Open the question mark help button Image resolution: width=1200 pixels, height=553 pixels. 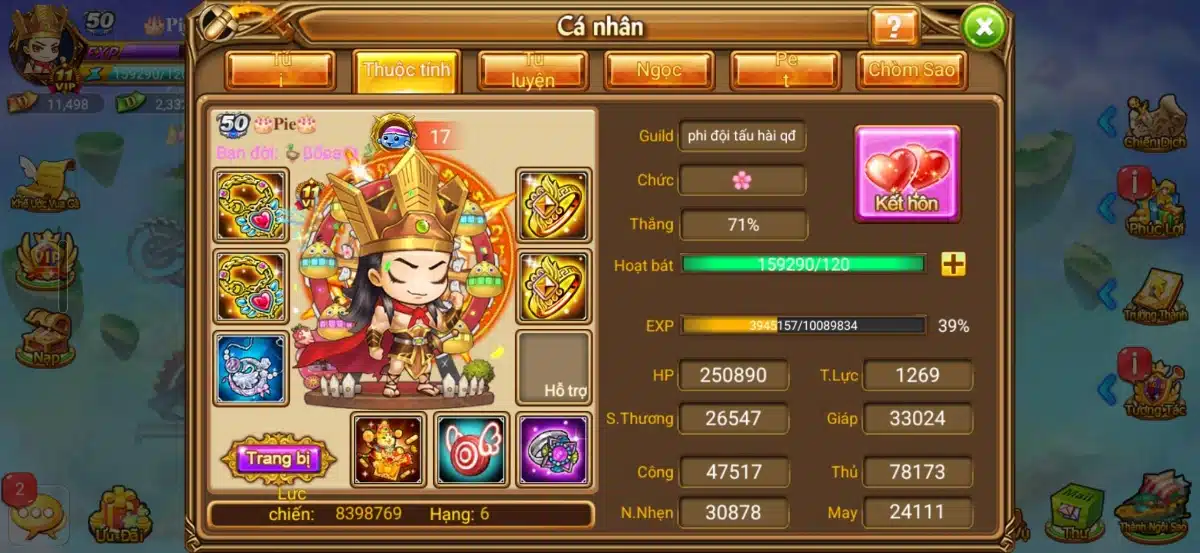pos(894,27)
